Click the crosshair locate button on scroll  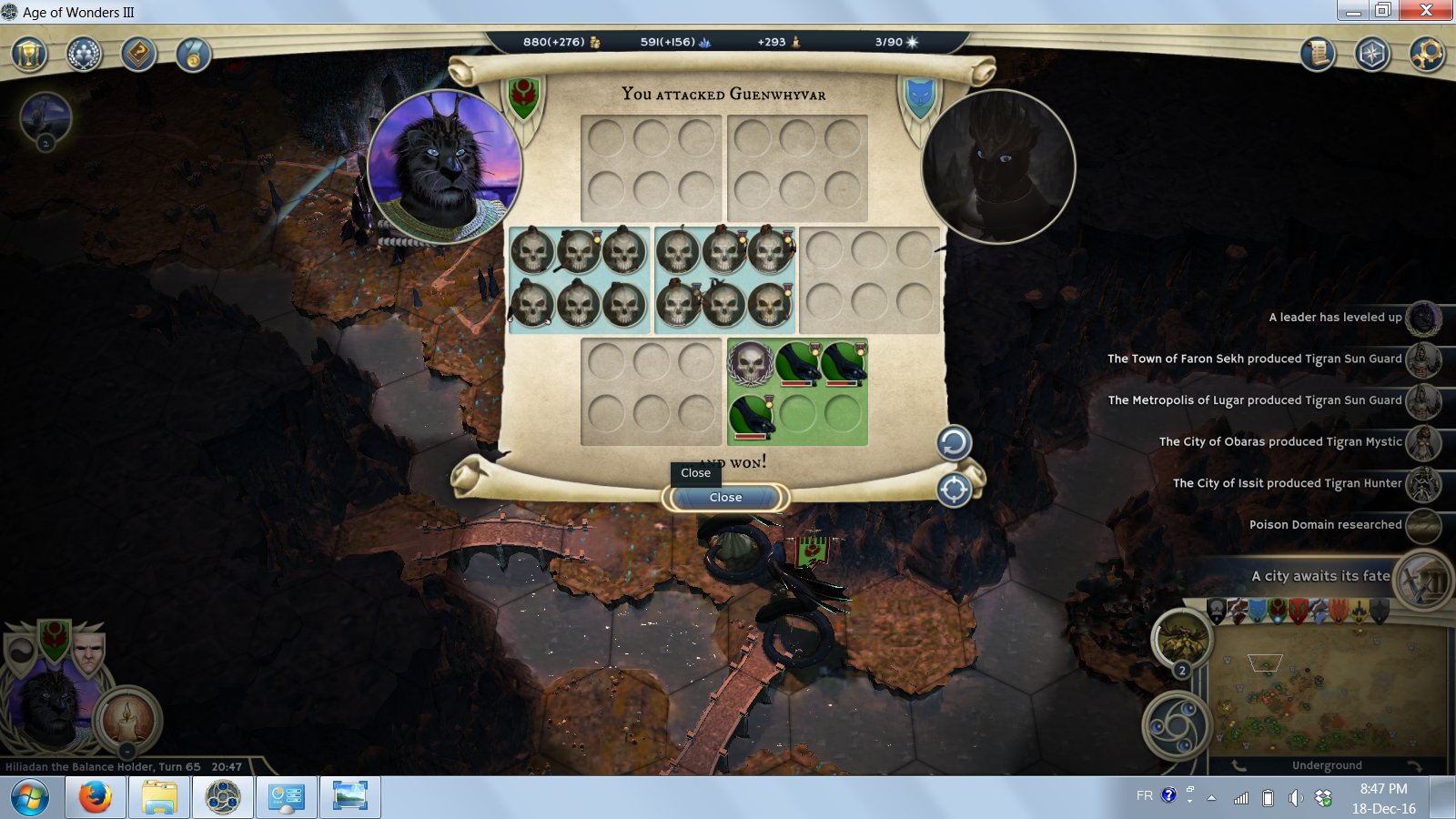(x=954, y=490)
